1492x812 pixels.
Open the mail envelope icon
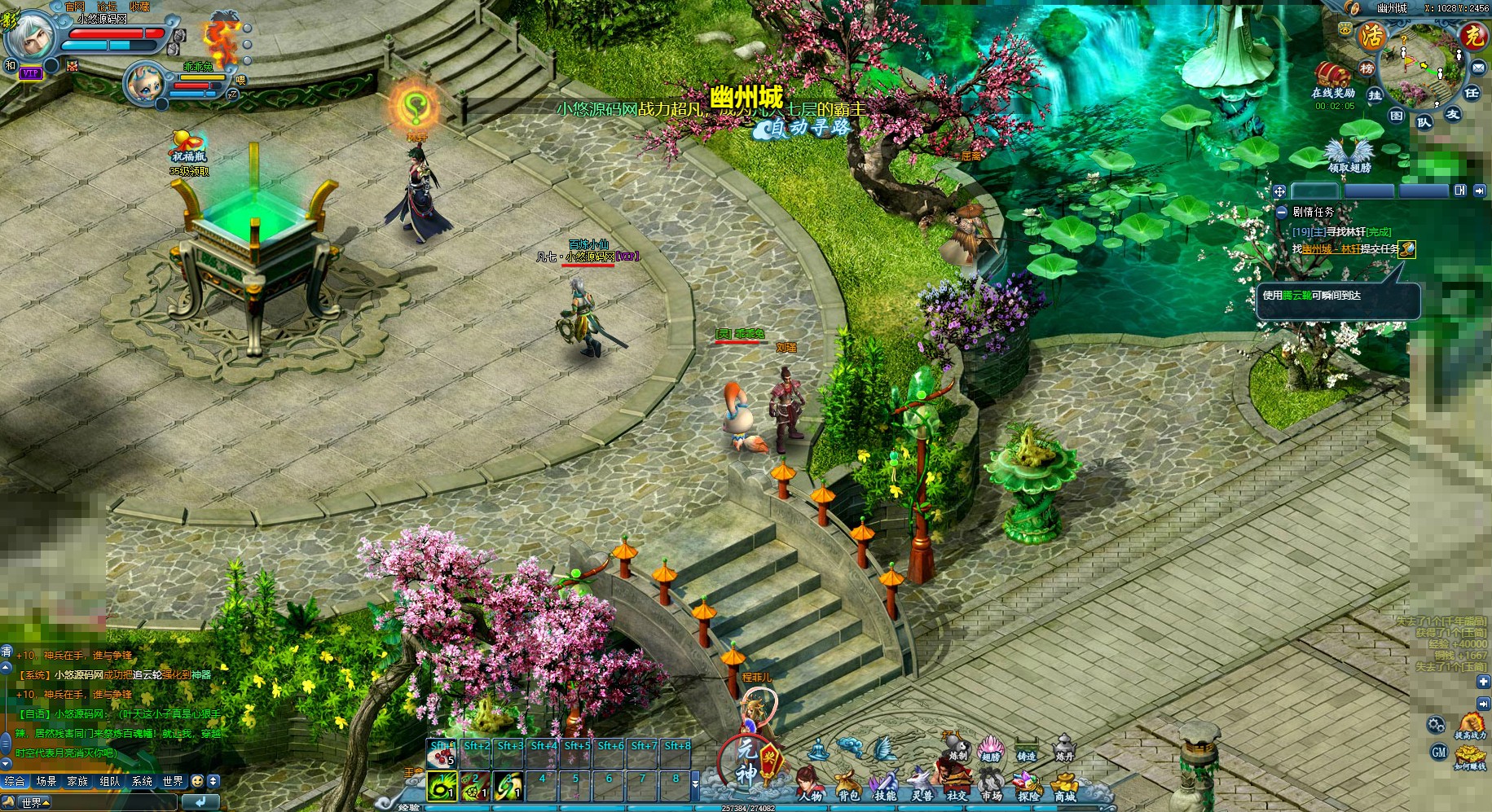click(1478, 68)
